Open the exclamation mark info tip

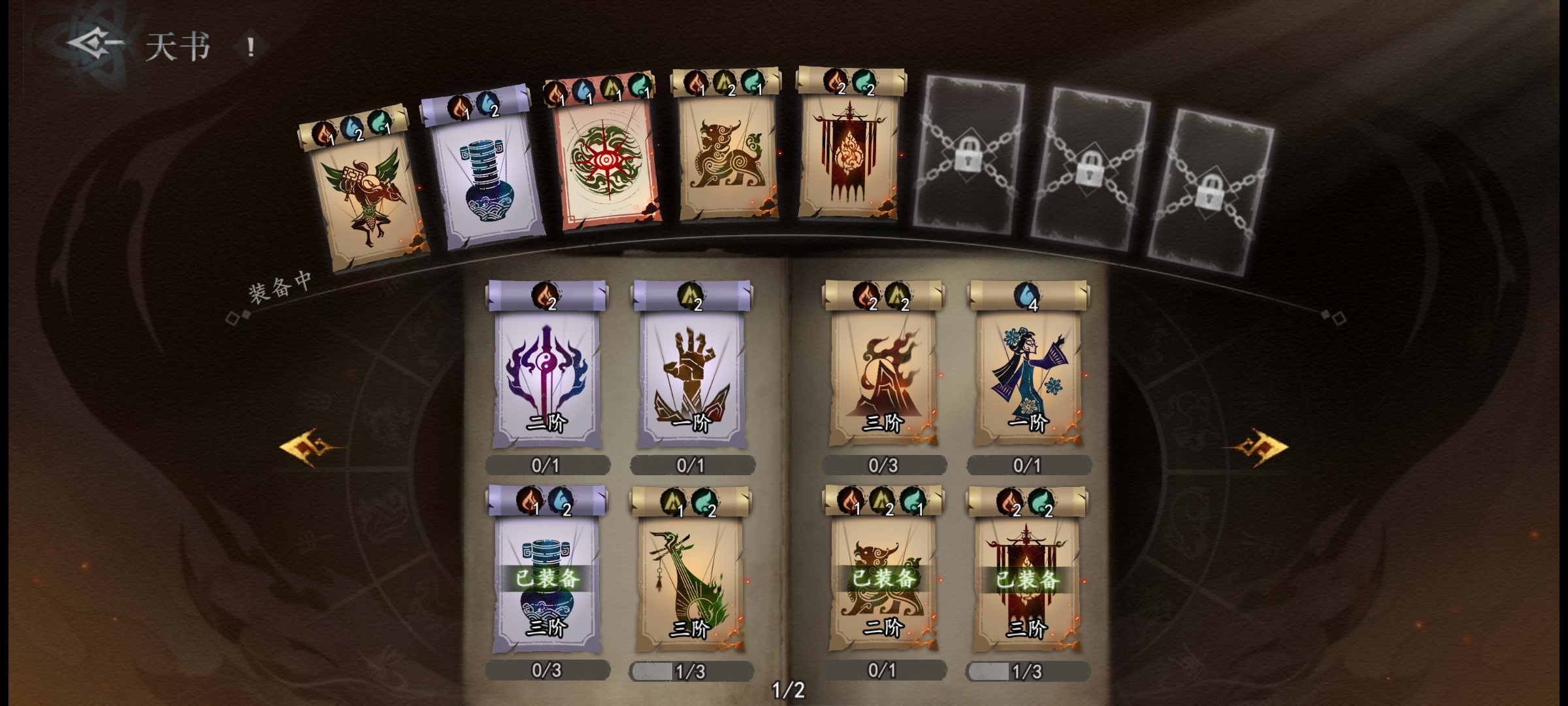point(250,46)
